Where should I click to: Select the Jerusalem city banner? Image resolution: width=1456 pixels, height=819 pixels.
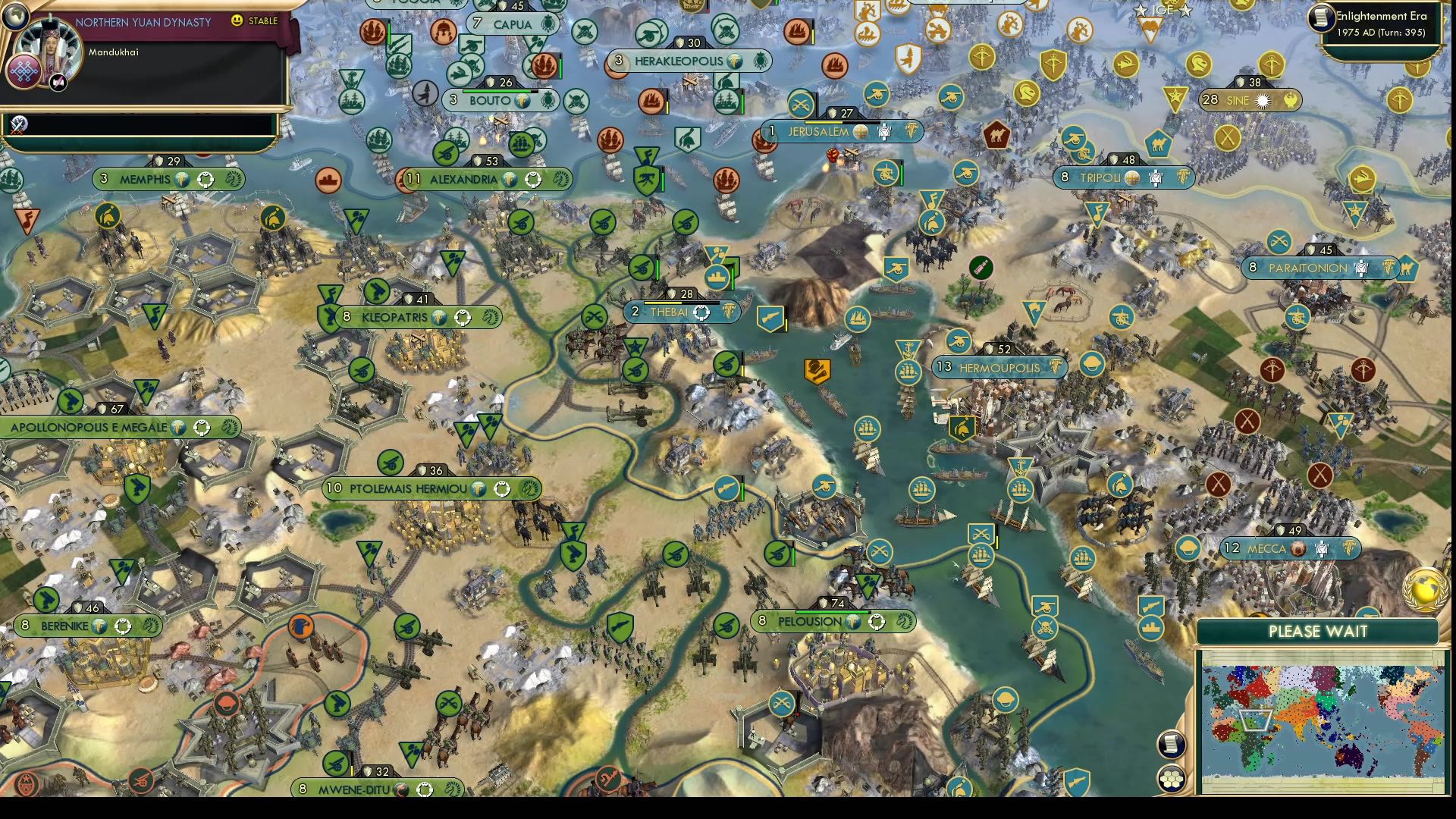[x=817, y=131]
